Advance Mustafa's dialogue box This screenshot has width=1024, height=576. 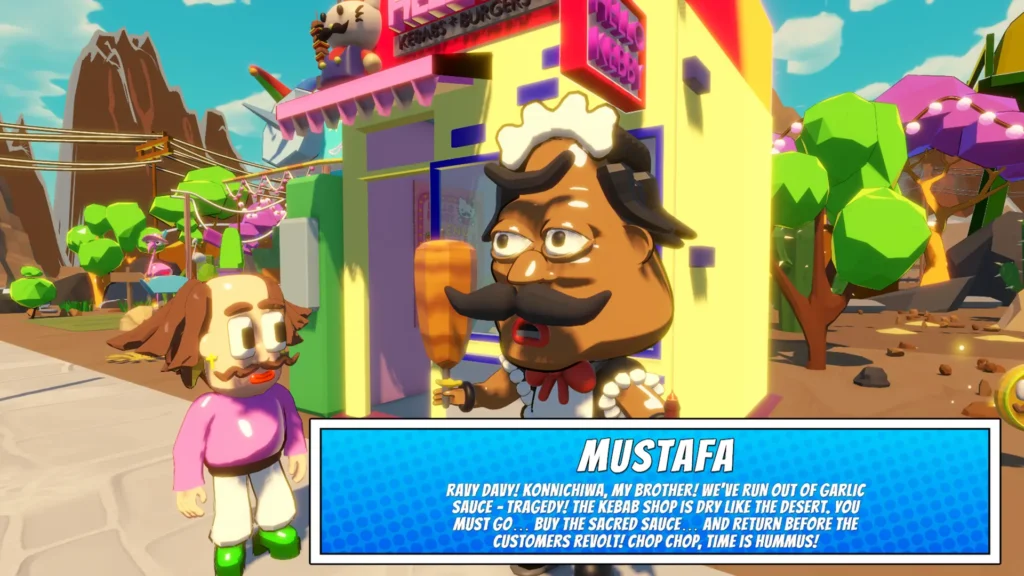(655, 491)
